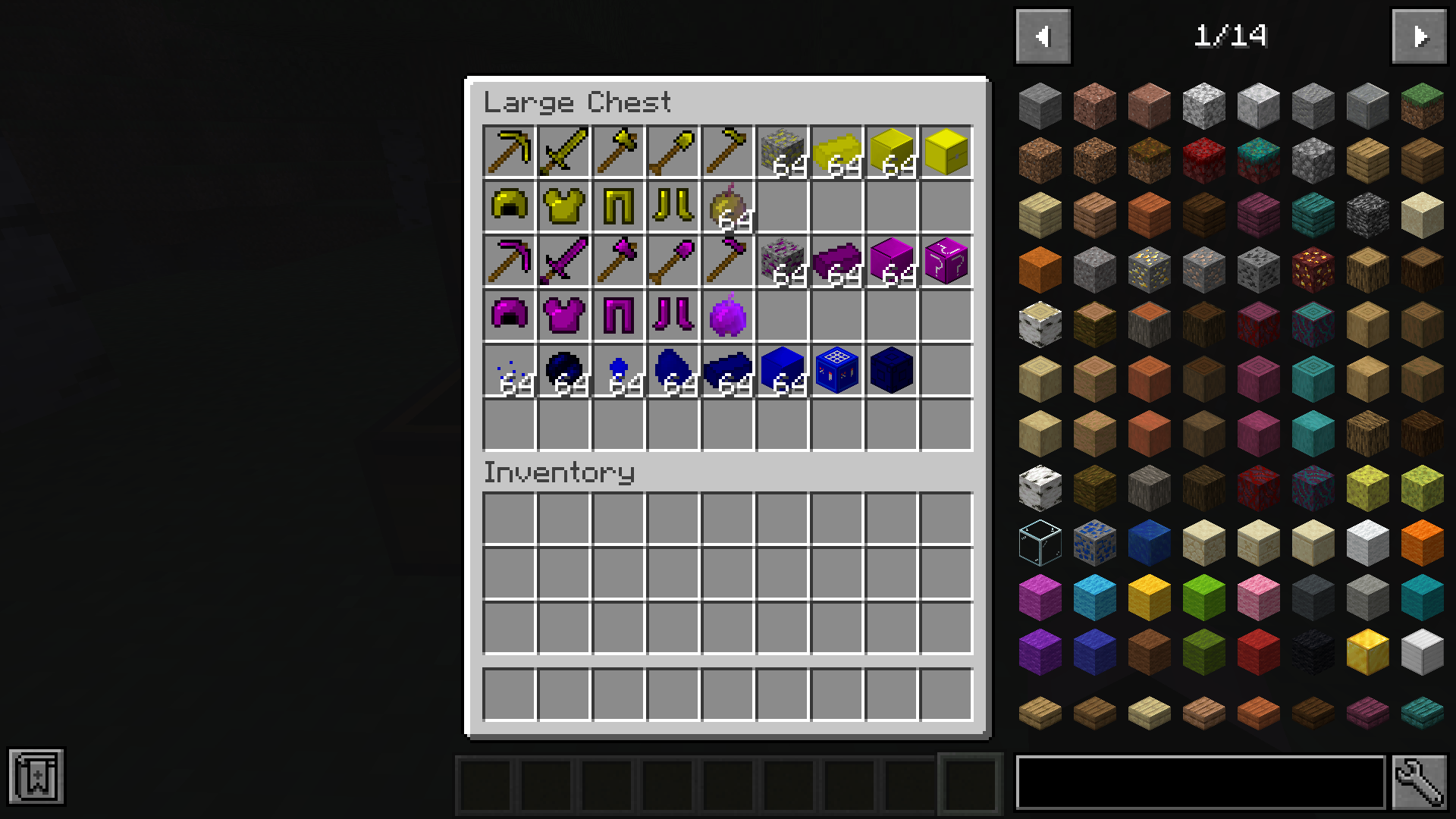Select the lapis ore in the item panel

click(x=1094, y=542)
